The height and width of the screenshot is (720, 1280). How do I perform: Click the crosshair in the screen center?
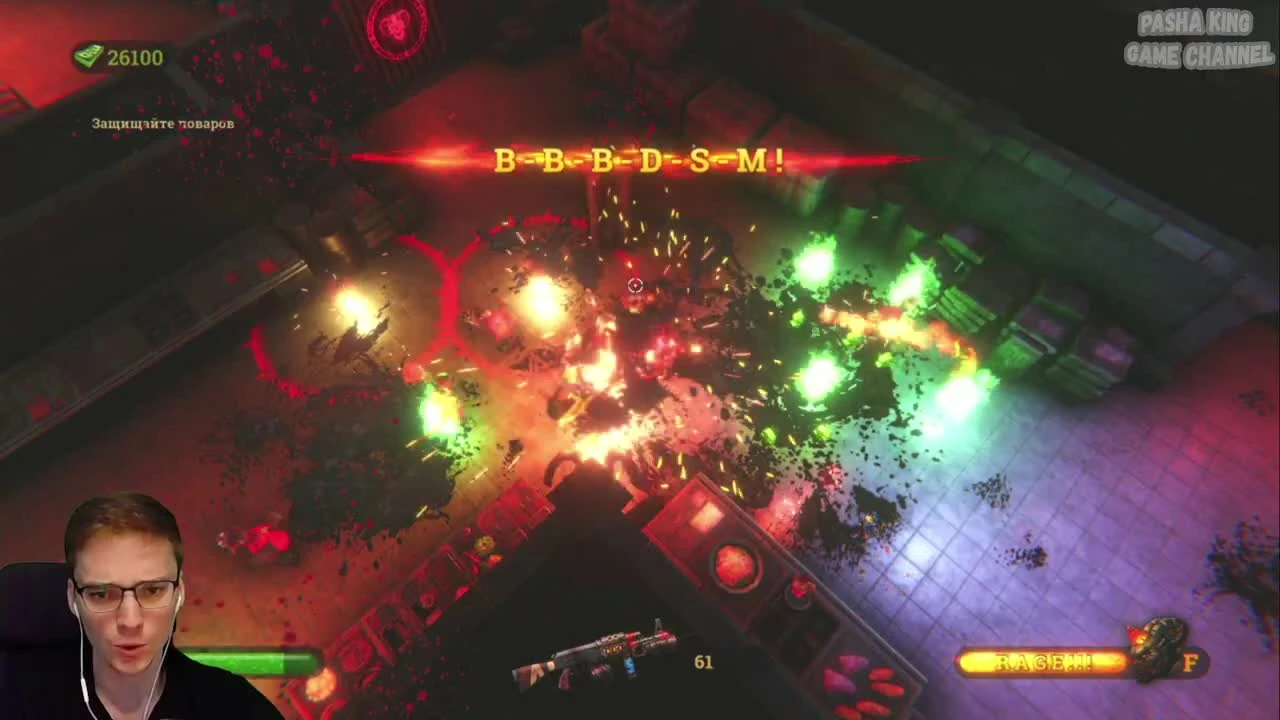634,286
